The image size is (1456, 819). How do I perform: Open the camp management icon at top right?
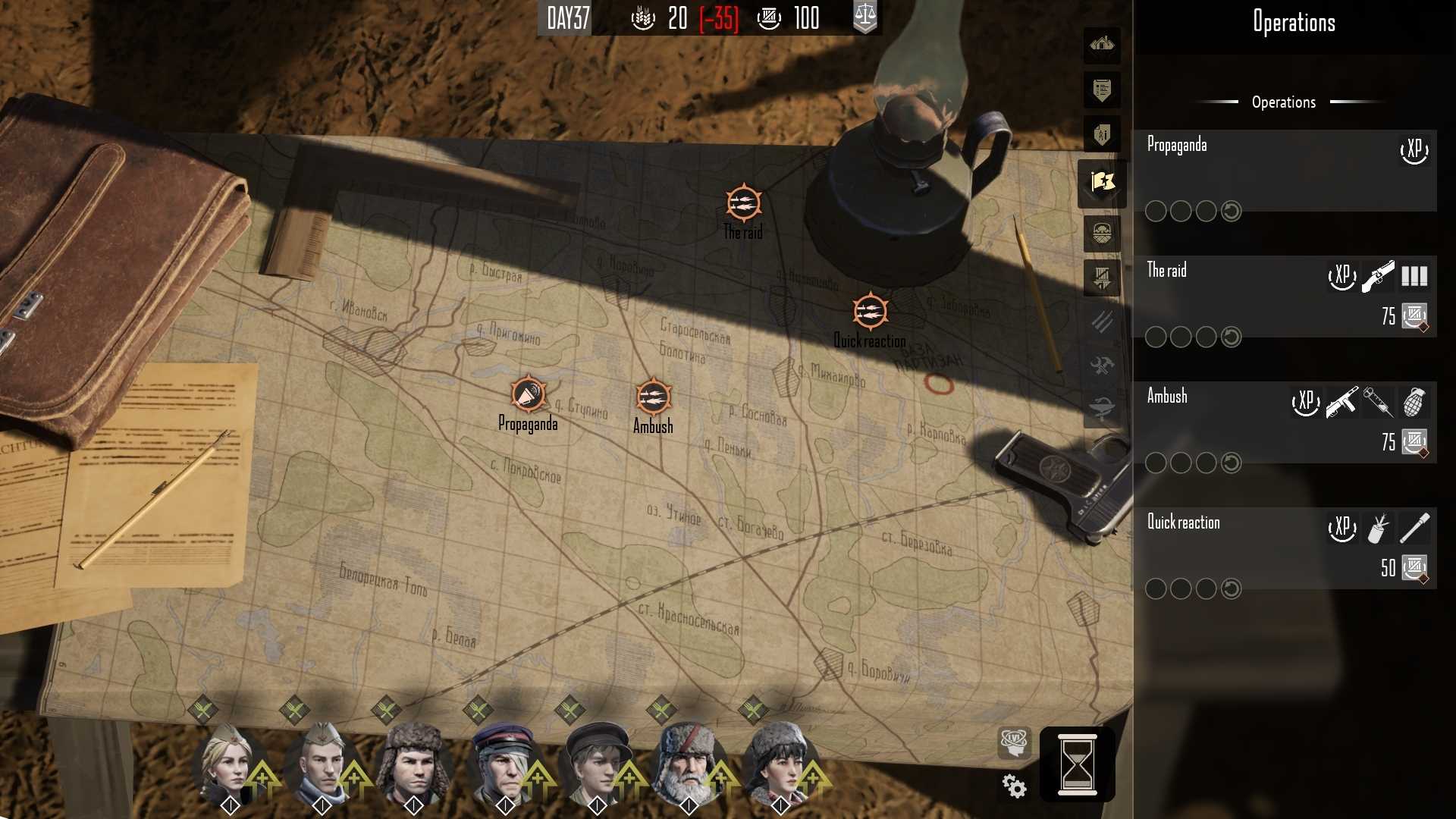[1101, 45]
